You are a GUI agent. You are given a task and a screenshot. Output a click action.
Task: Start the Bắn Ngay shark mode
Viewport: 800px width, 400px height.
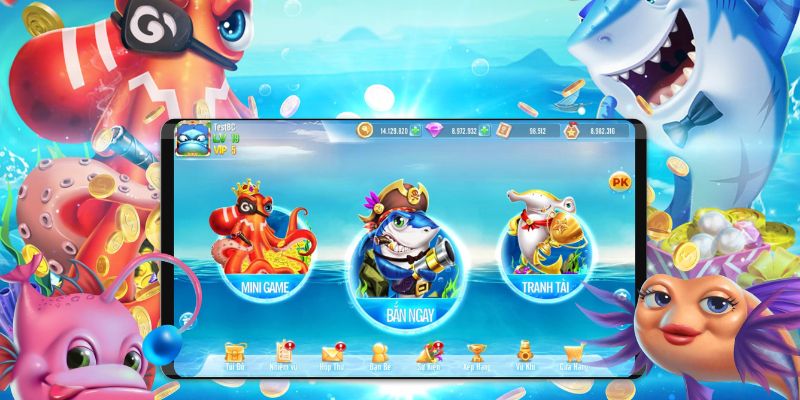(398, 262)
